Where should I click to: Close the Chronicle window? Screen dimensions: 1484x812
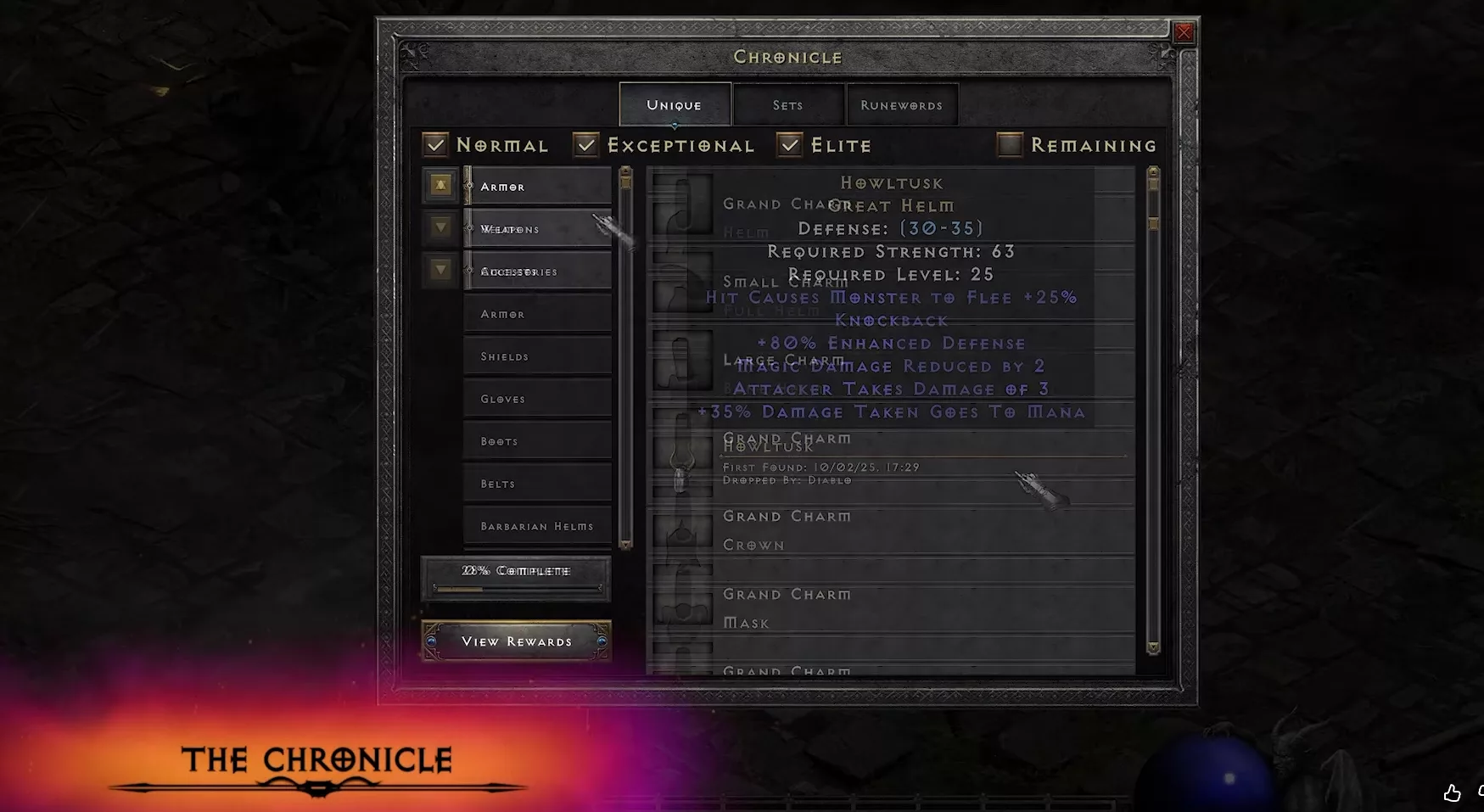point(1184,33)
